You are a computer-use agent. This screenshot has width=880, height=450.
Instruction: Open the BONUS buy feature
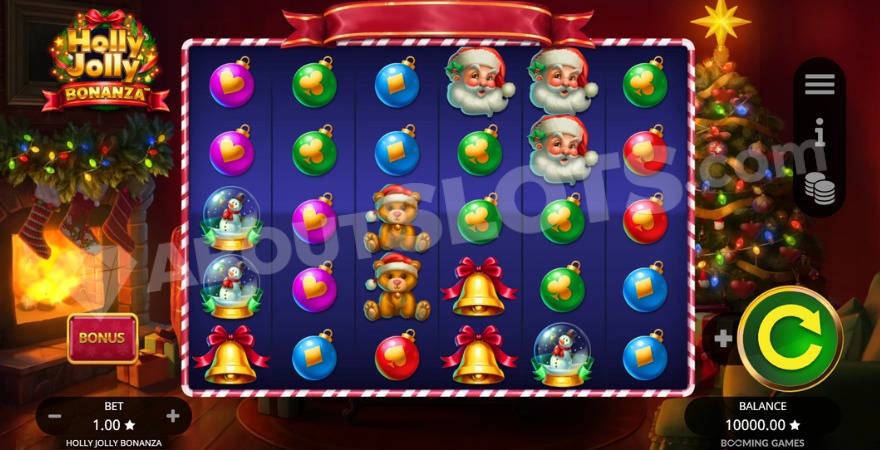102,338
